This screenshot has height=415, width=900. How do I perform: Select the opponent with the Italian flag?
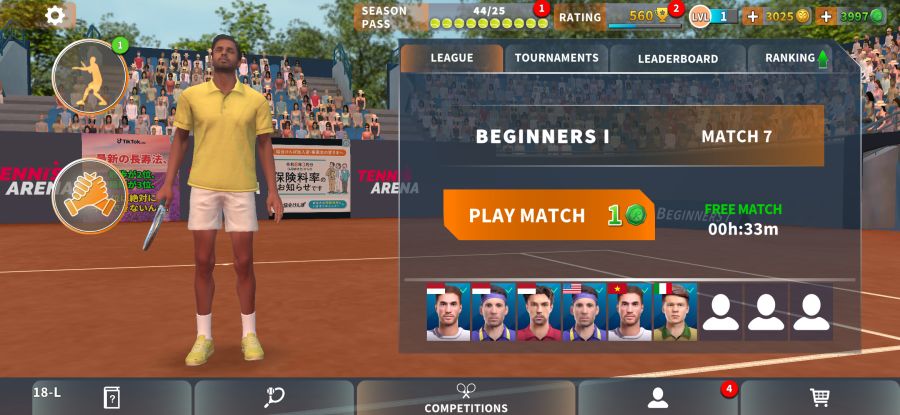(675, 312)
